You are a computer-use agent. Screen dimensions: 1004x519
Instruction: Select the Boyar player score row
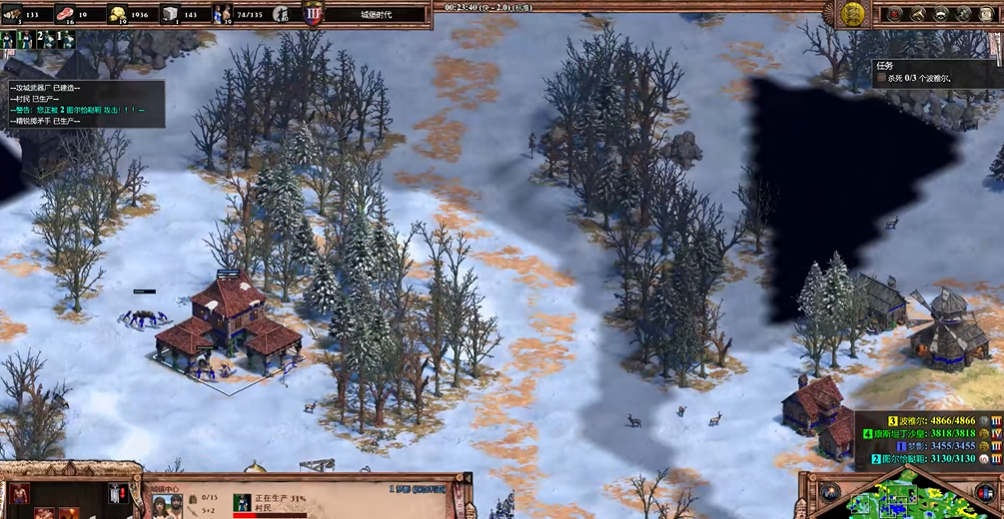pyautogui.click(x=925, y=422)
